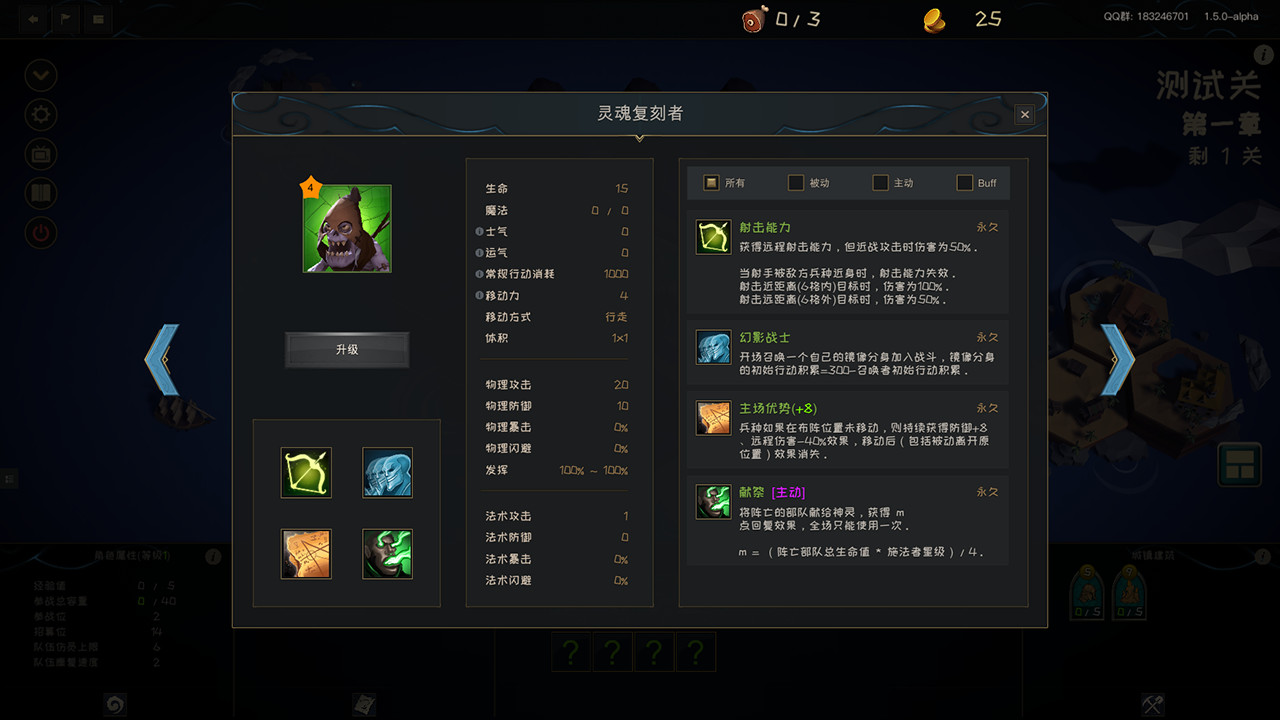The height and width of the screenshot is (720, 1280).
Task: Expand the chevron icon atop the left sidebar
Action: click(40, 75)
